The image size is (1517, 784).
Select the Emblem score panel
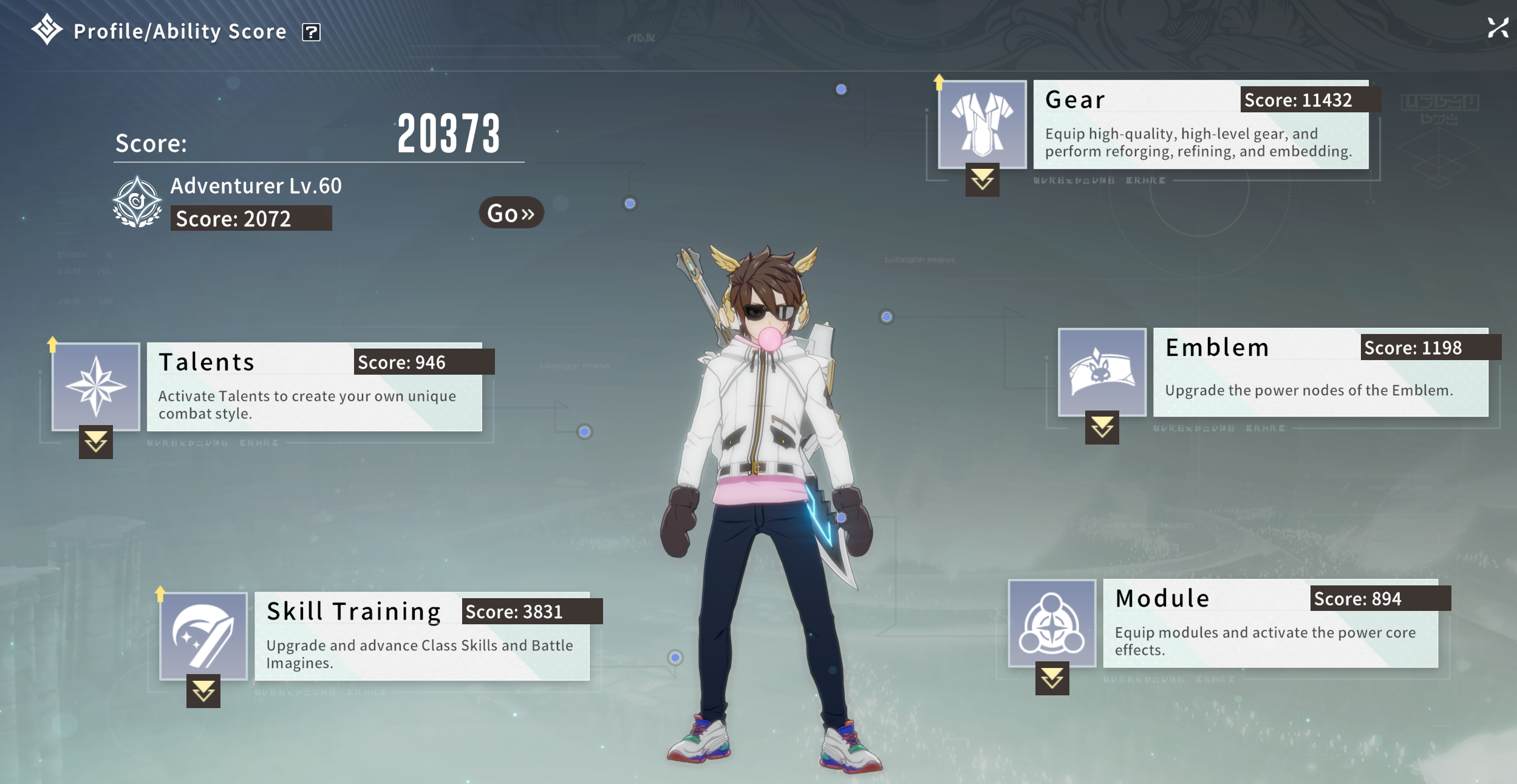point(1320,373)
